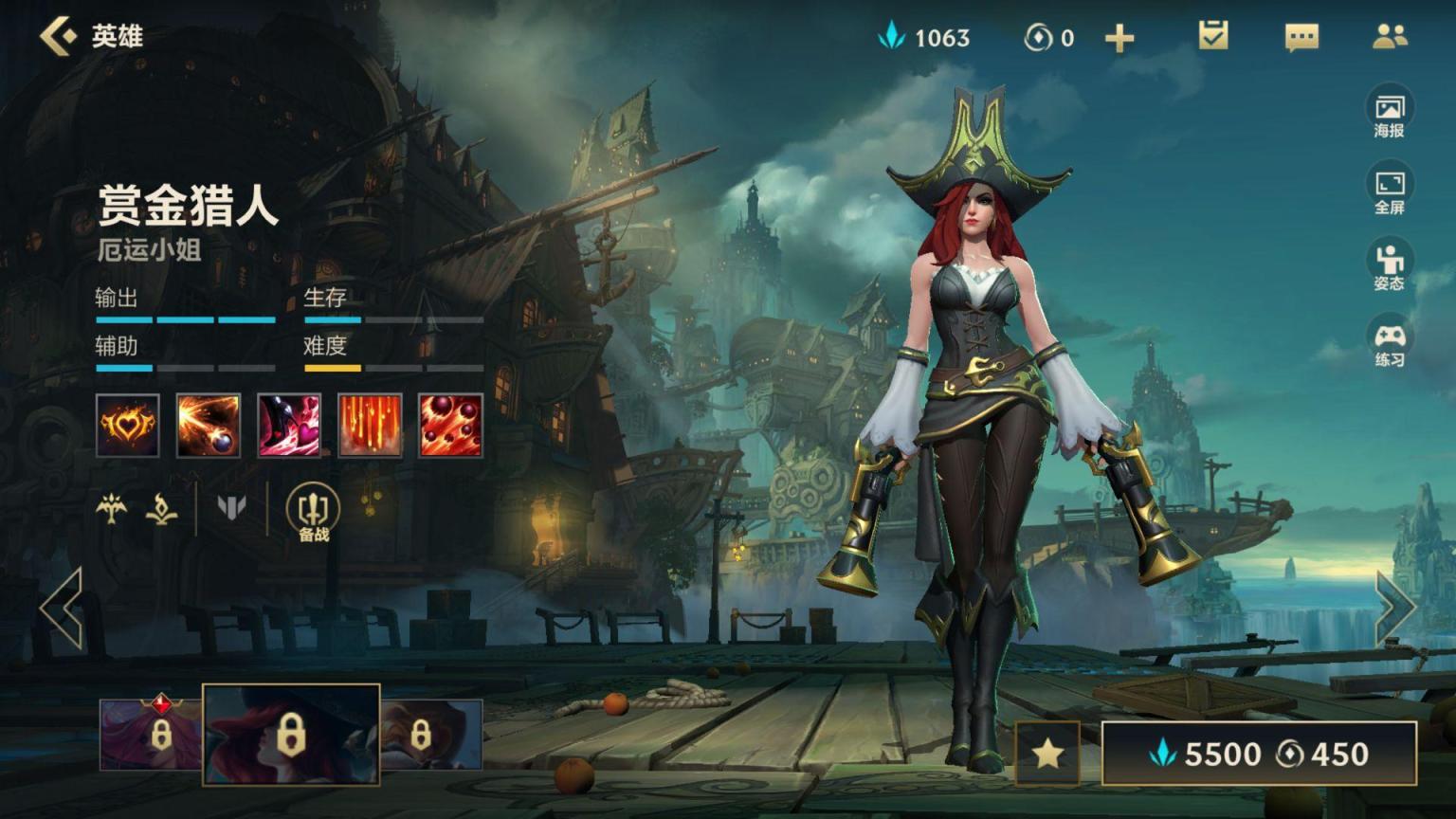This screenshot has width=1456, height=819.
Task: Select the raining bullets ability icon
Action: pos(370,426)
